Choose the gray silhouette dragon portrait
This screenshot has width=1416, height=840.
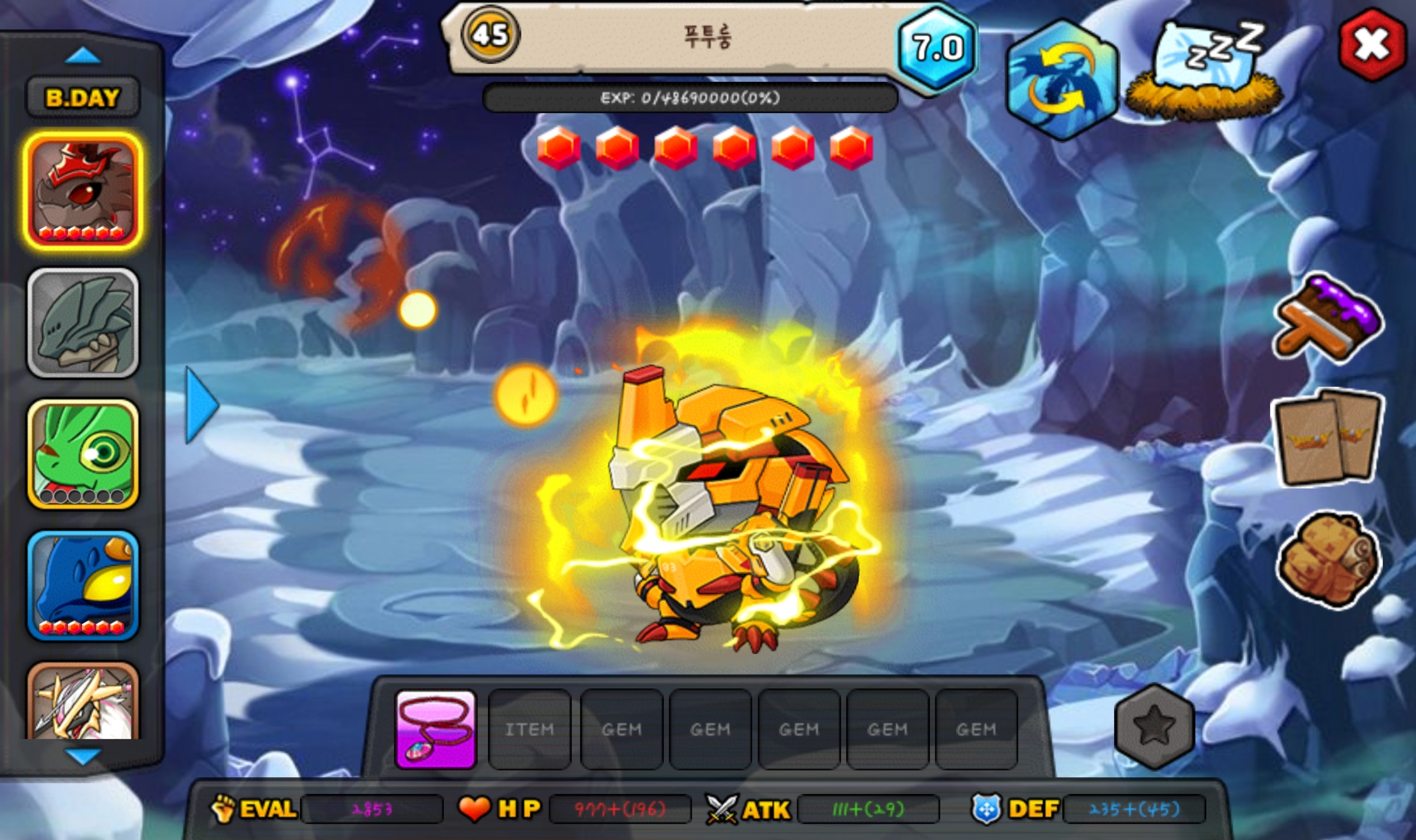pyautogui.click(x=83, y=322)
